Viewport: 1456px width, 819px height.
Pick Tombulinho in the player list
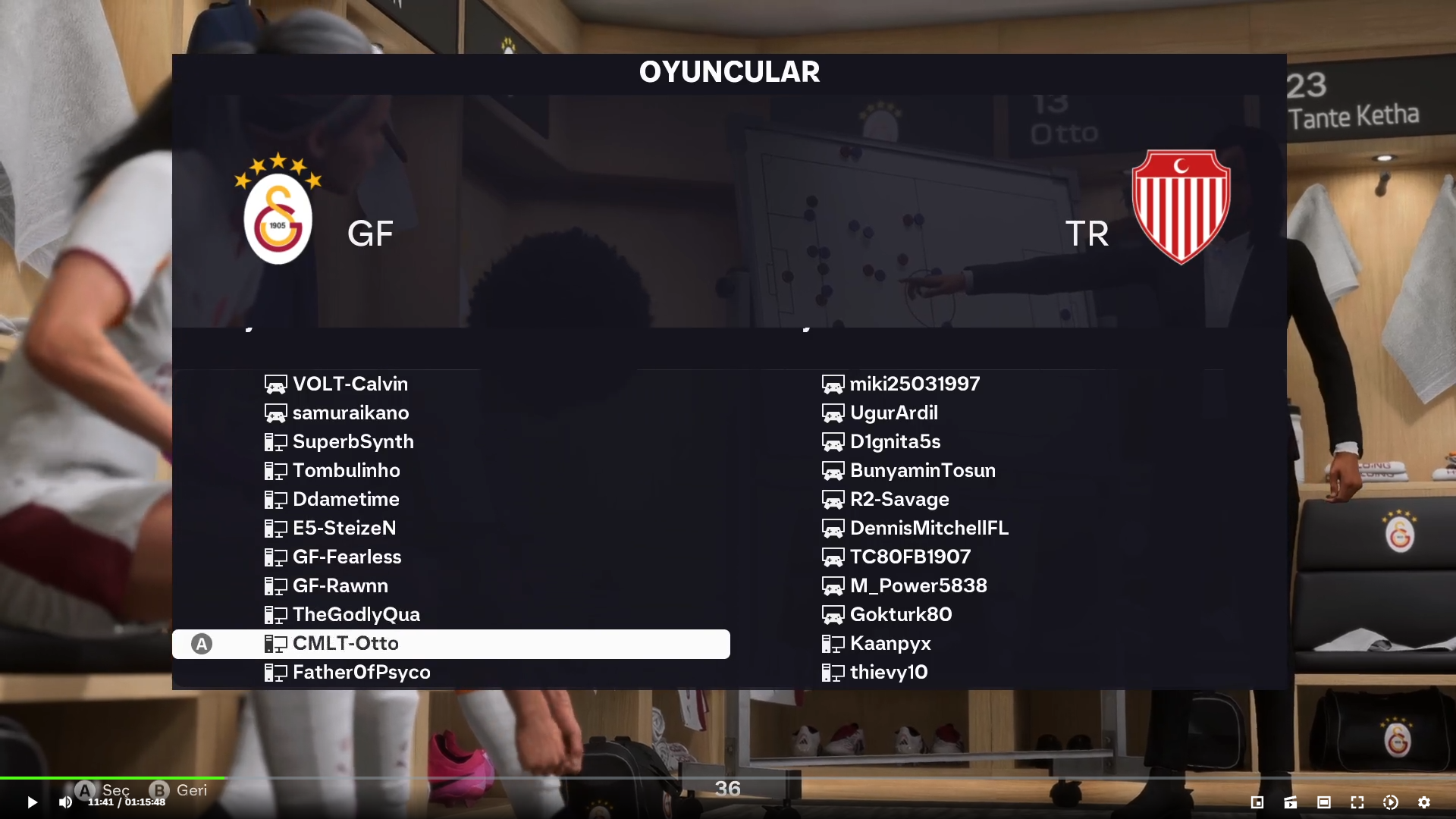[346, 470]
